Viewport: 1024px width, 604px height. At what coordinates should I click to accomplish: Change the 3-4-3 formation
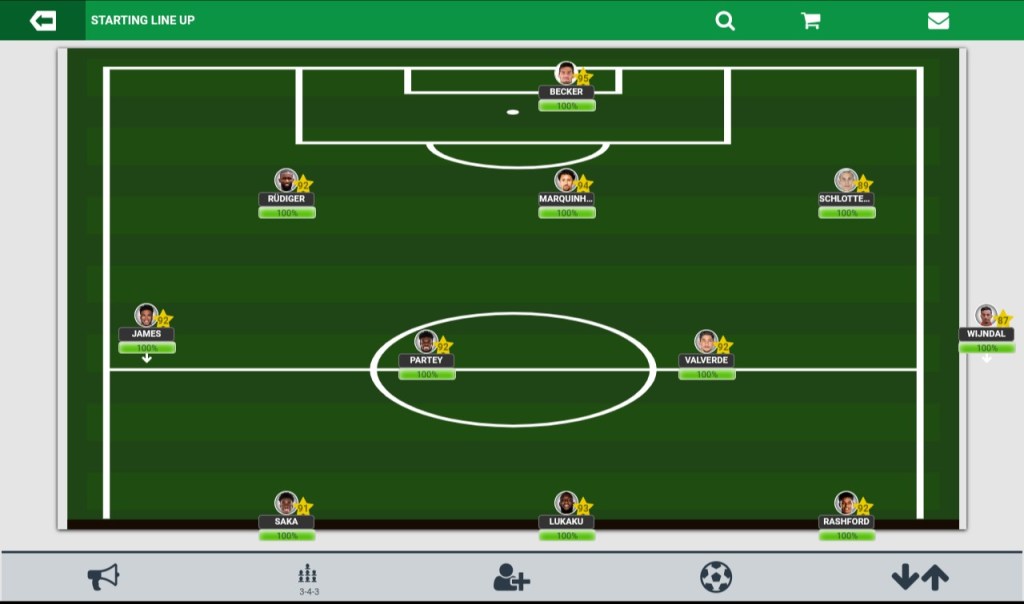[309, 578]
